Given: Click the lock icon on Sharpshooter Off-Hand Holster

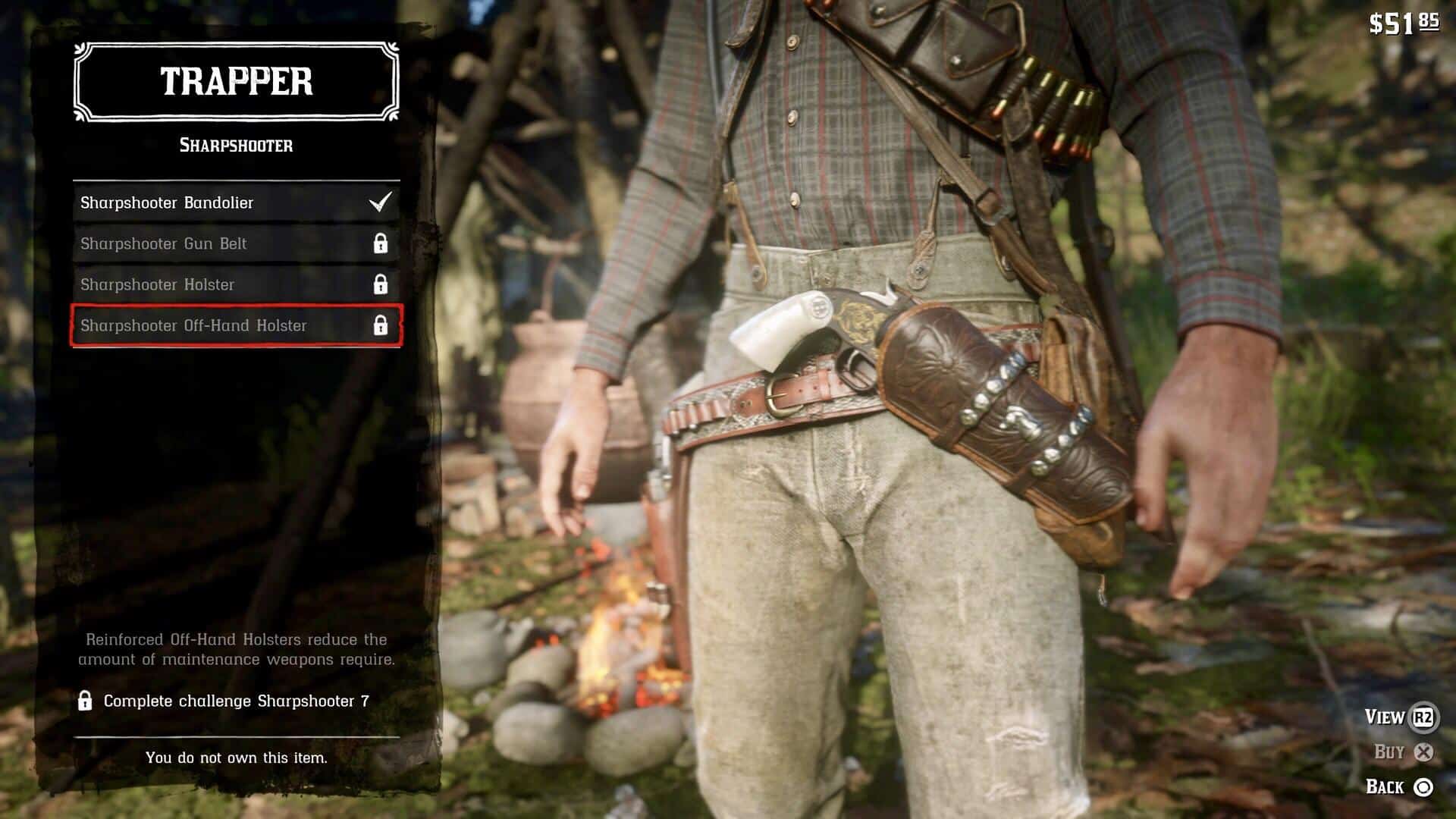Looking at the screenshot, I should coord(381,325).
